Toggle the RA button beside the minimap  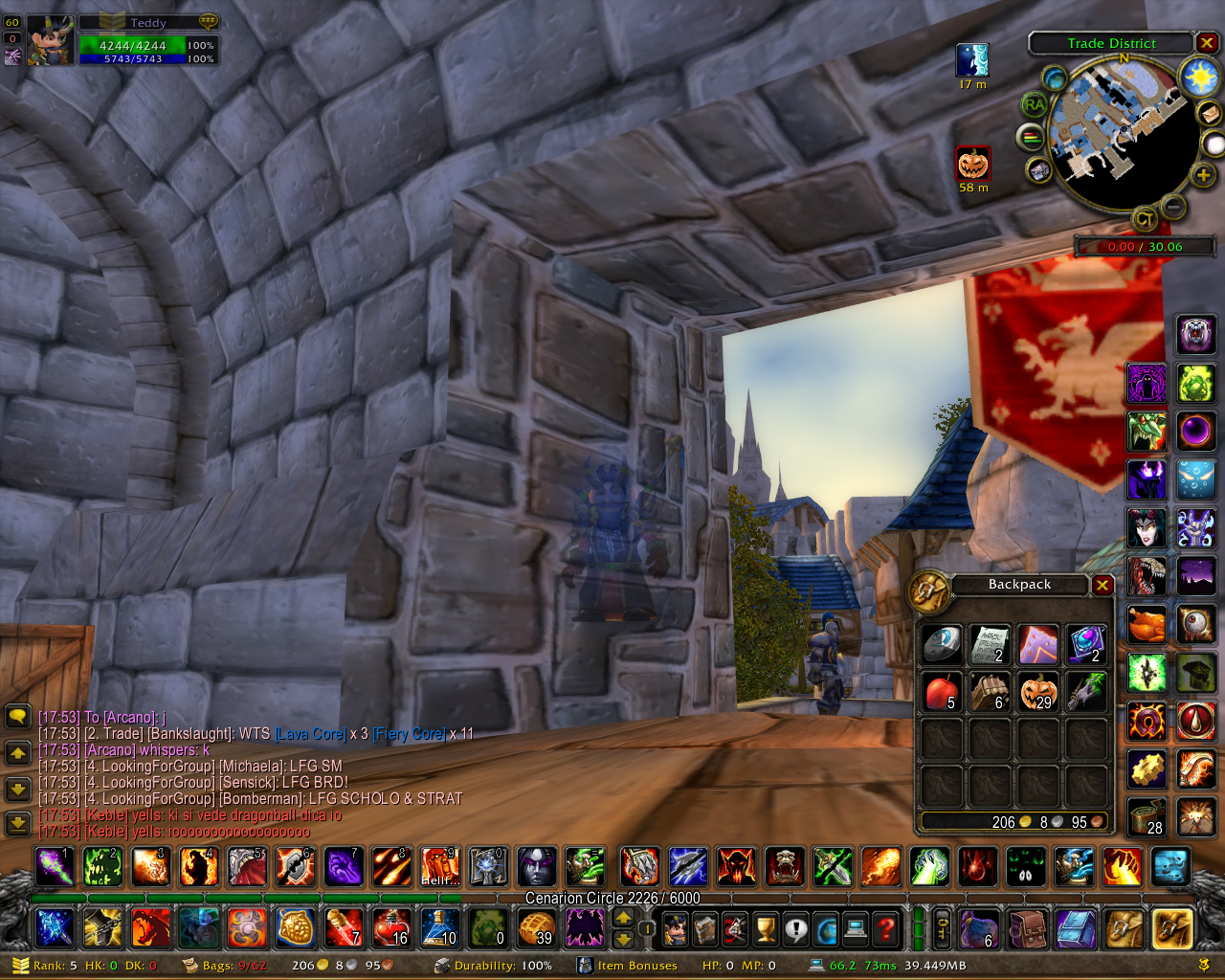tap(1034, 104)
